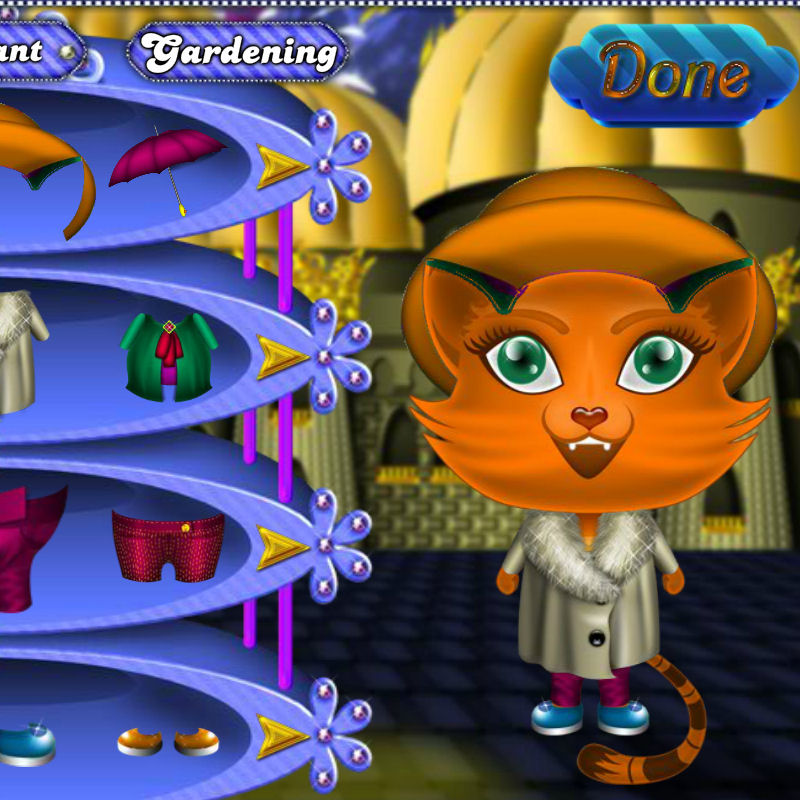Switch to the Gardening category tab
This screenshot has height=800, width=800.
click(239, 52)
